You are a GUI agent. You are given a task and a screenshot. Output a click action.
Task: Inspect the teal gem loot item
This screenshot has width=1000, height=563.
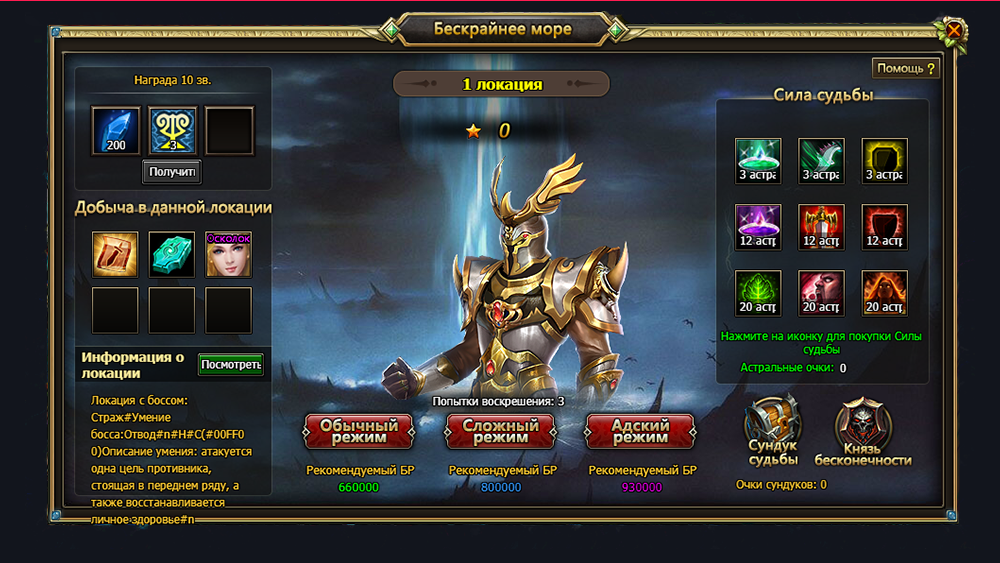click(172, 254)
